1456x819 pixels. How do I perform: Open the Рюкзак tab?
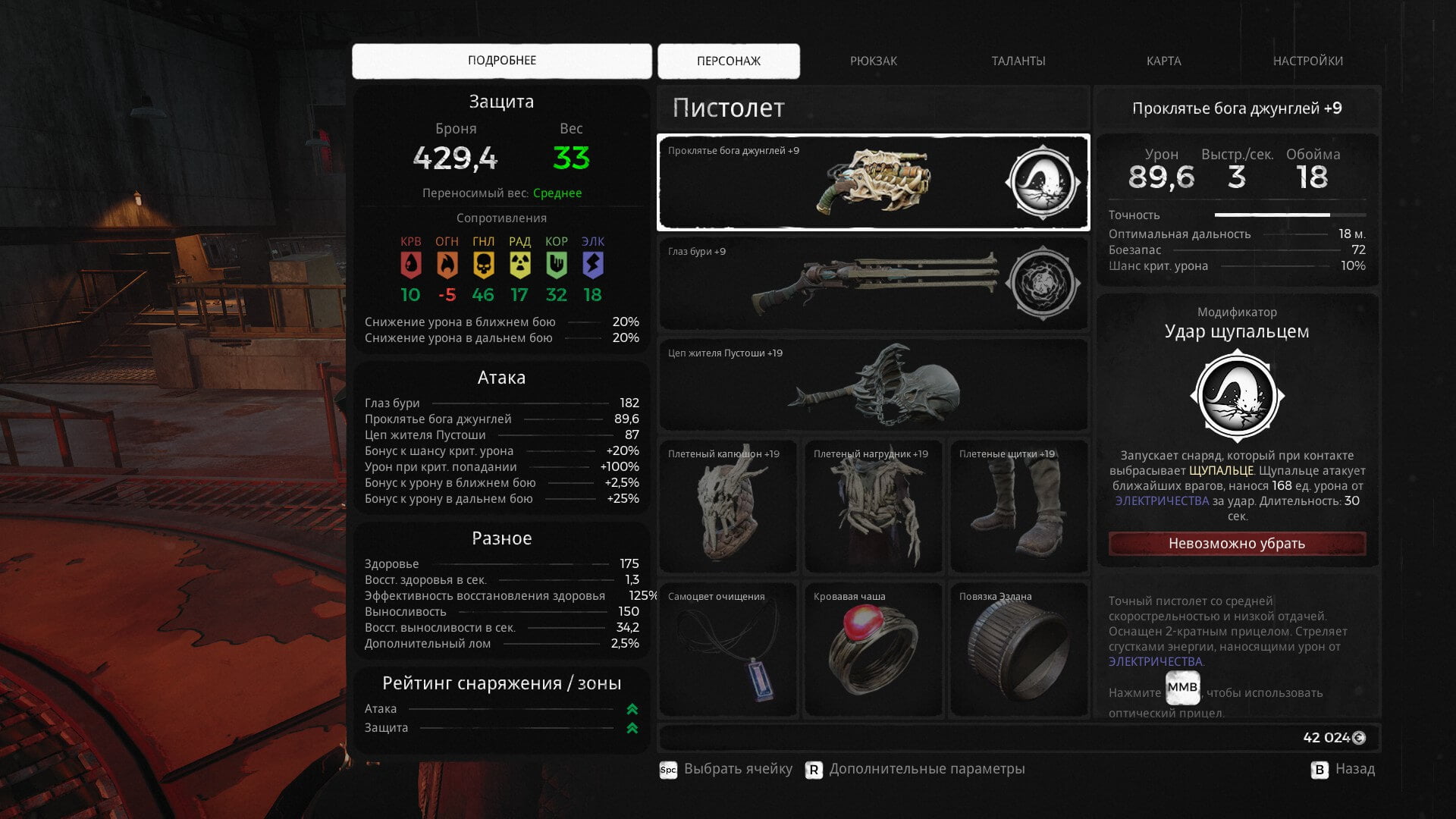(x=873, y=61)
